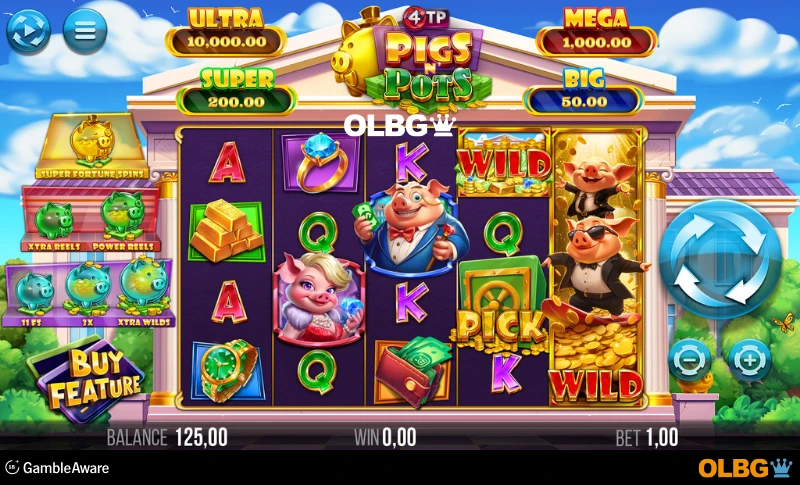Open the hamburger menu
The width and height of the screenshot is (800, 485).
tap(85, 31)
